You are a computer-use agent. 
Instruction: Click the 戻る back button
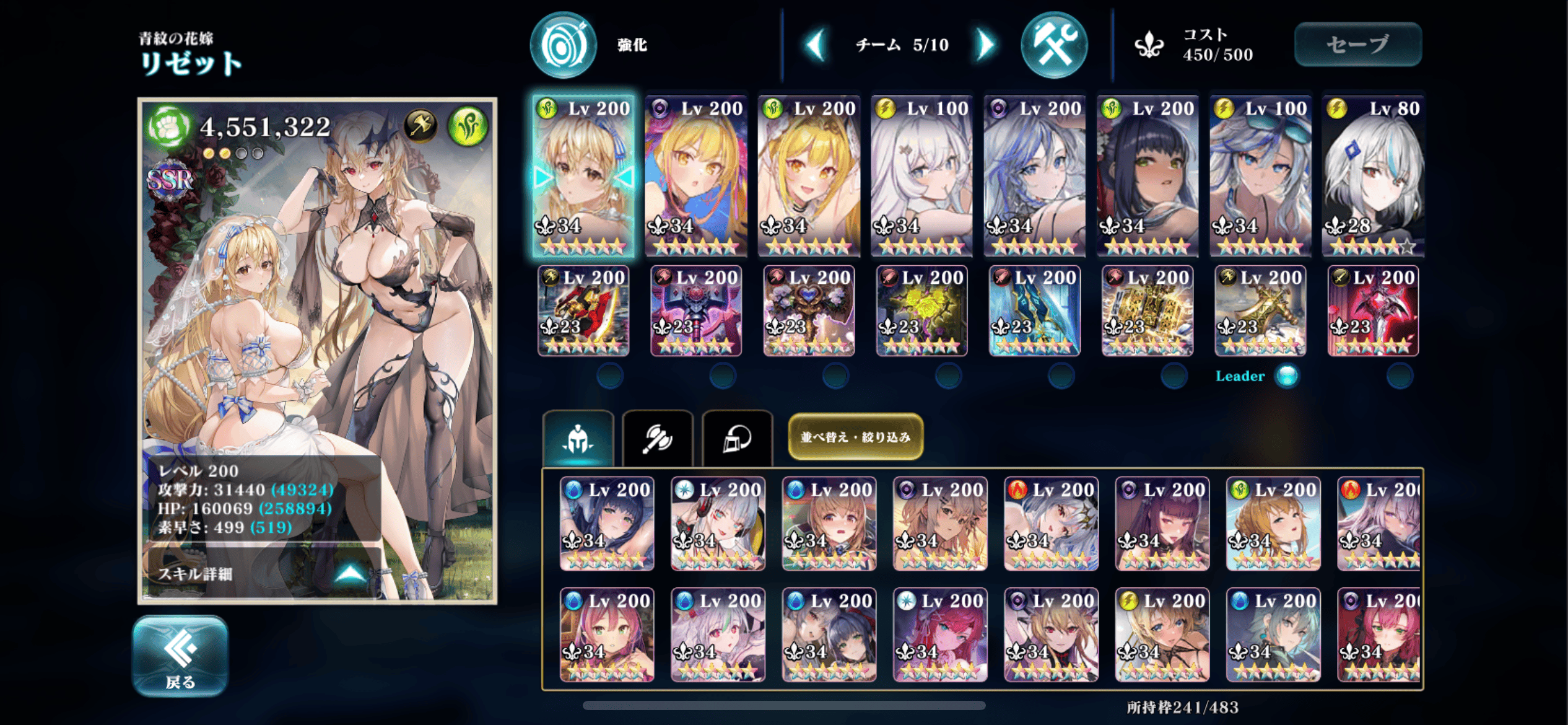coord(180,655)
